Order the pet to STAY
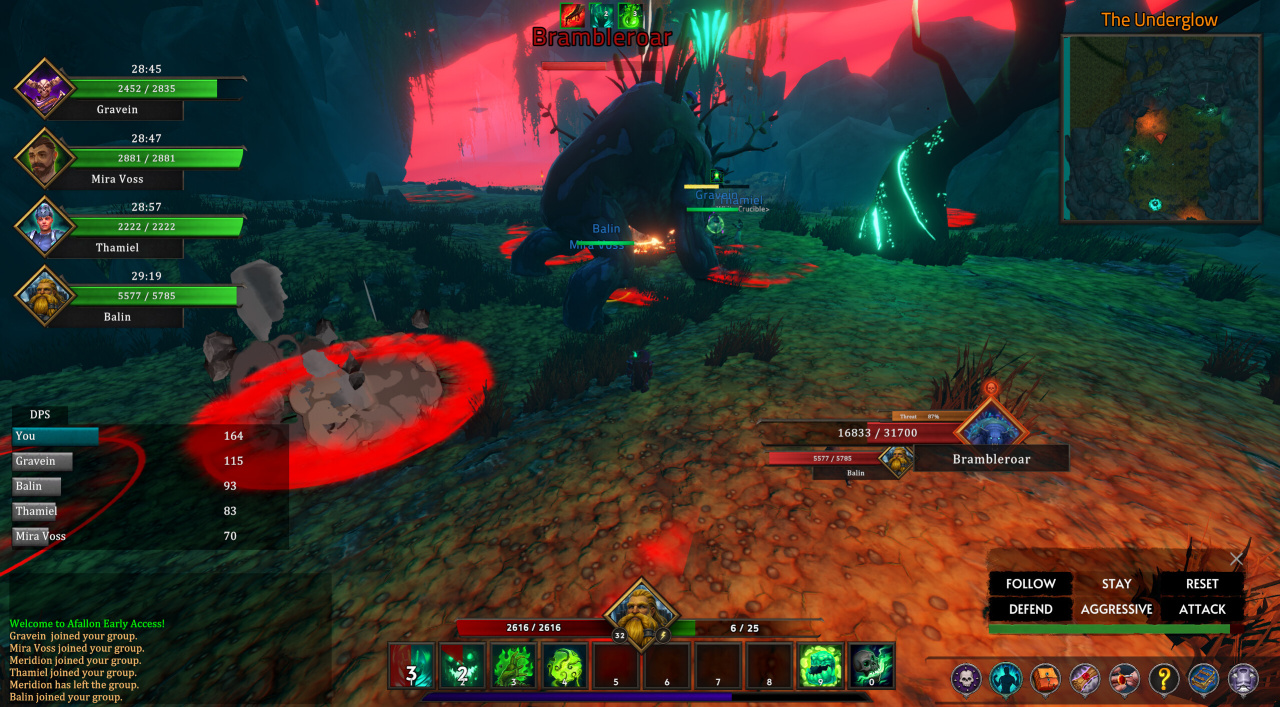The width and height of the screenshot is (1280, 707). pyautogui.click(x=1116, y=584)
